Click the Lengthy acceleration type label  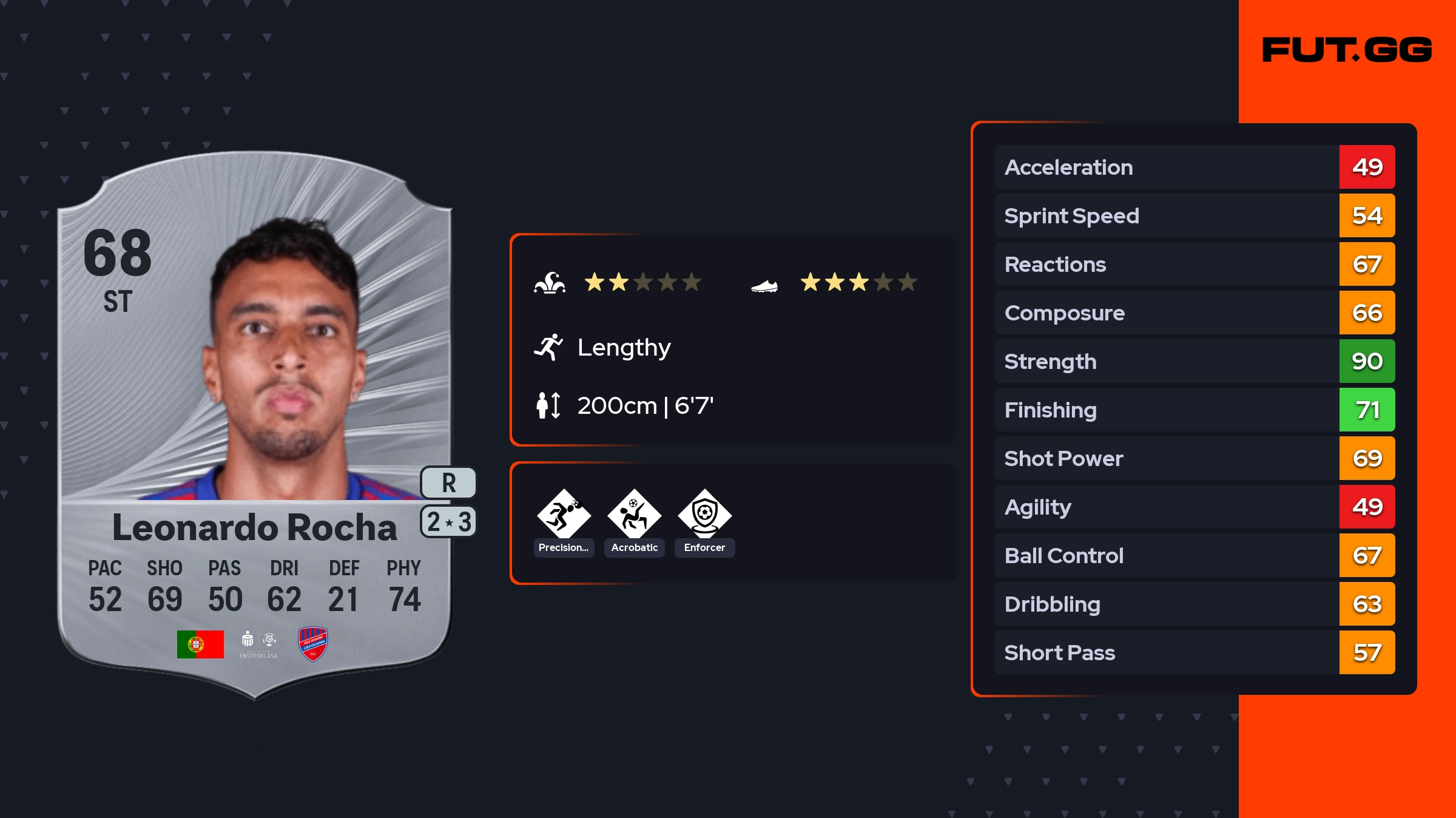tap(624, 348)
